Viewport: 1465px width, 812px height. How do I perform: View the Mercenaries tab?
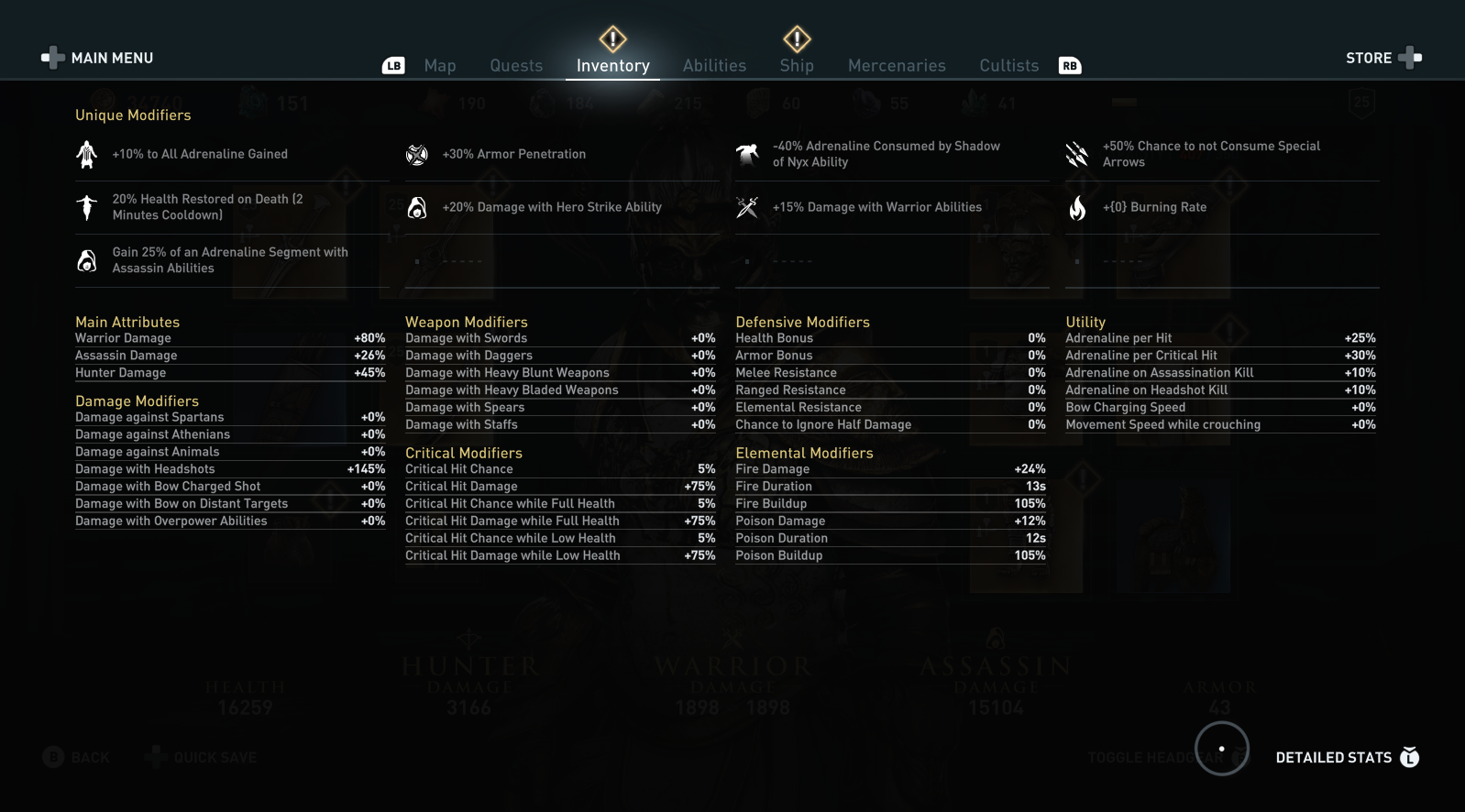coord(897,66)
